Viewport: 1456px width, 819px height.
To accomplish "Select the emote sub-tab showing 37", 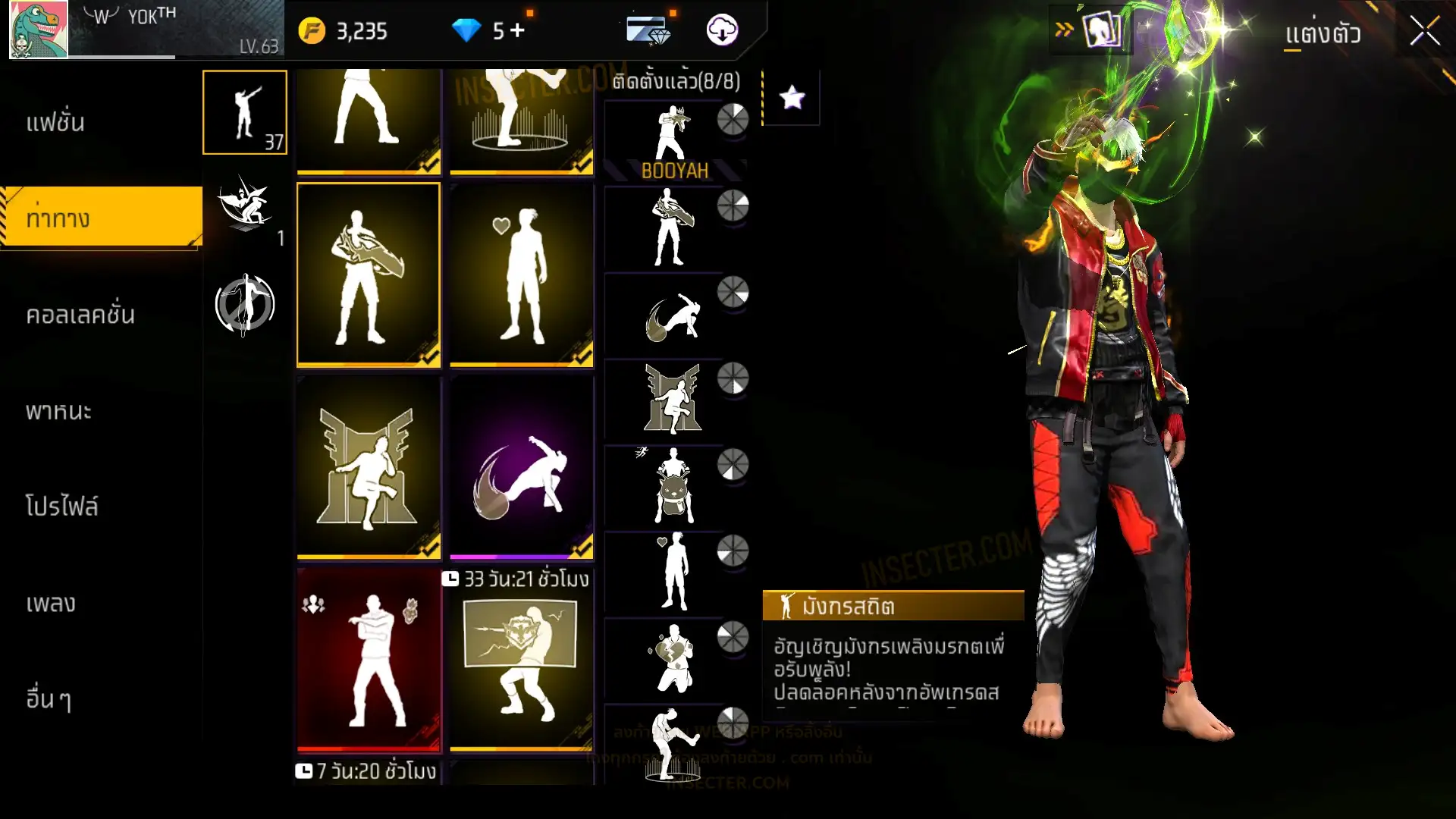I will [x=245, y=112].
